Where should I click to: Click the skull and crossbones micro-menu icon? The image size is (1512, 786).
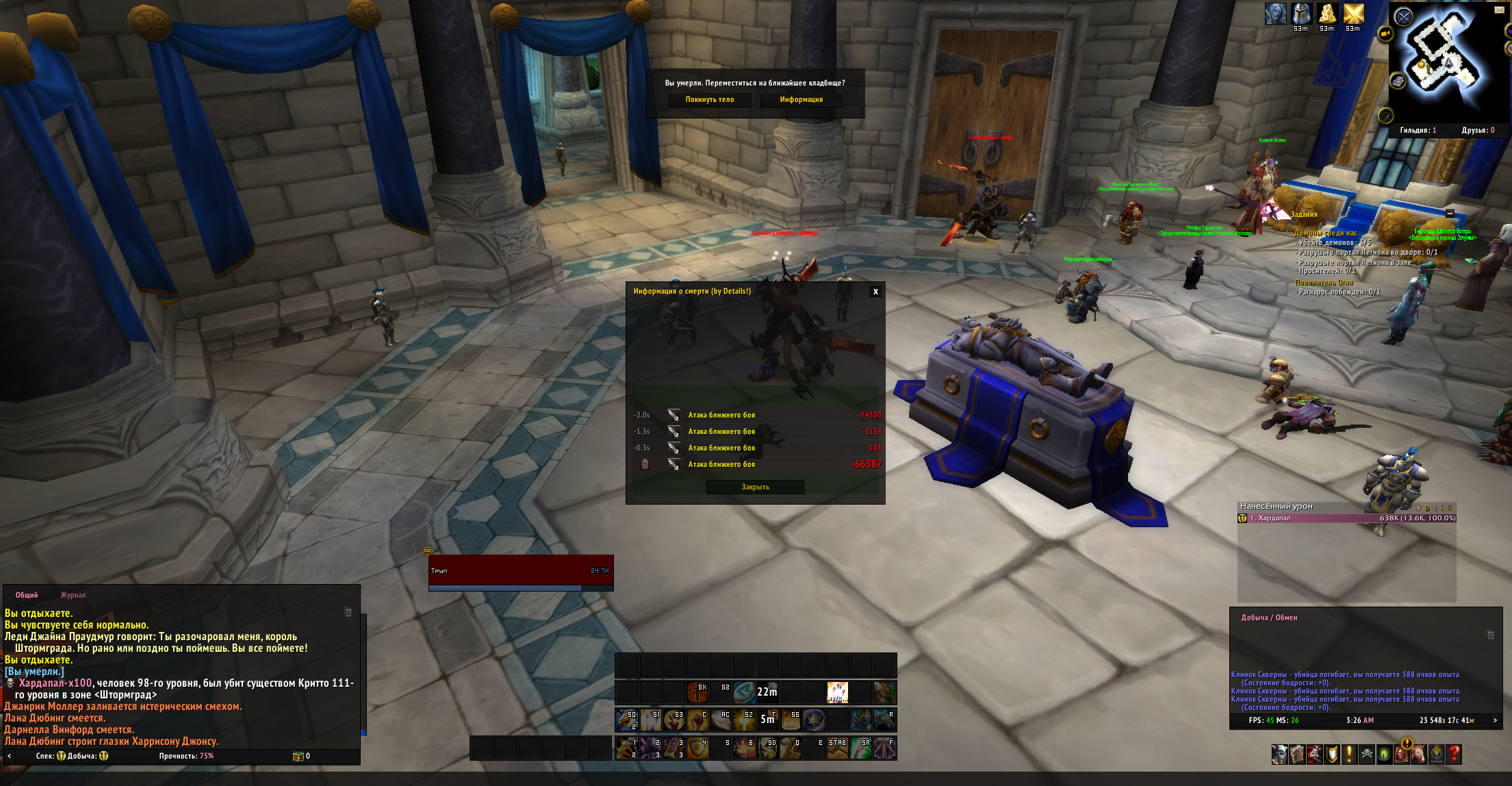coord(1366,755)
